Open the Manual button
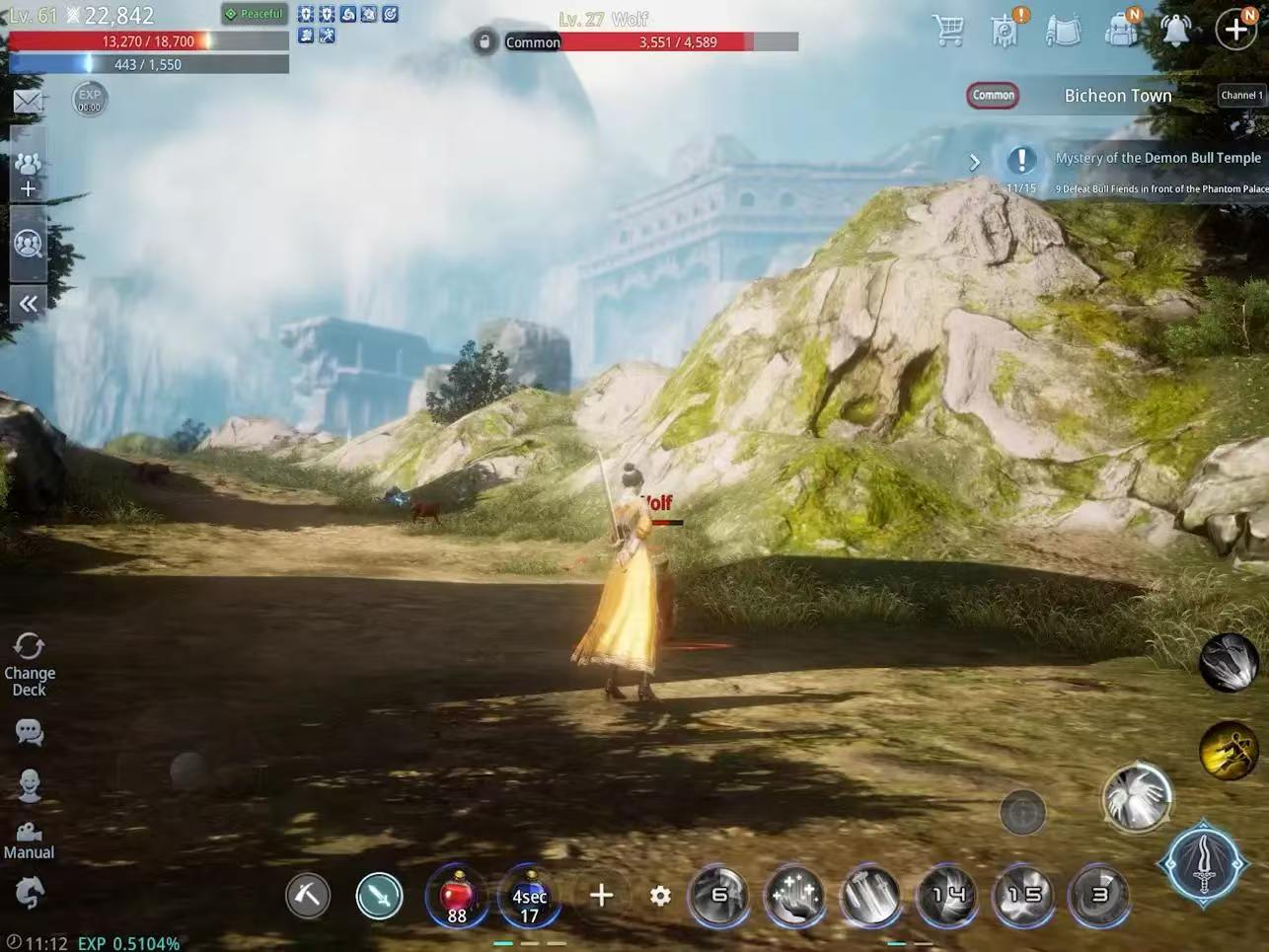Screen dimensions: 1269x952 coord(29,840)
